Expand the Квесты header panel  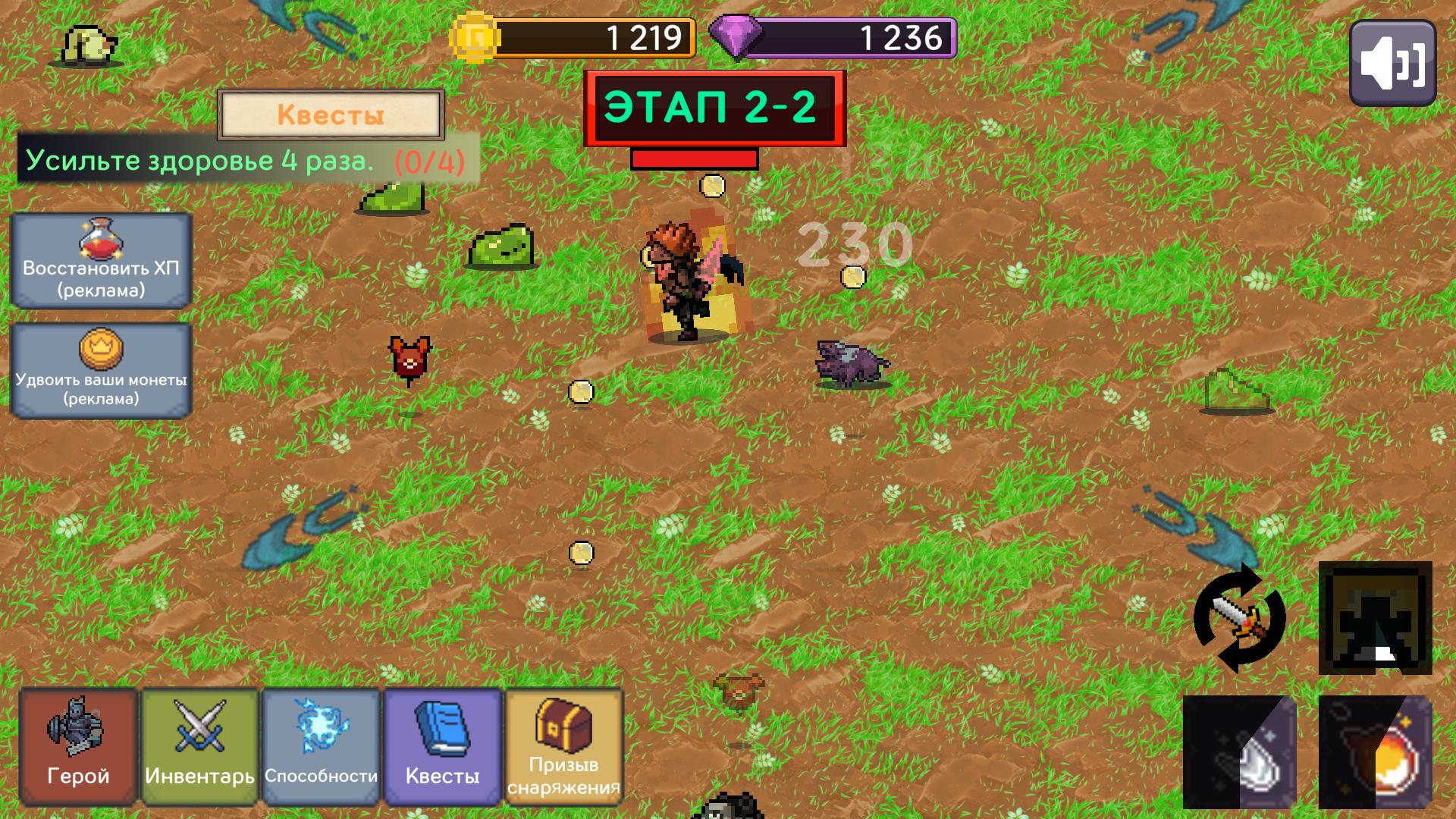[331, 115]
